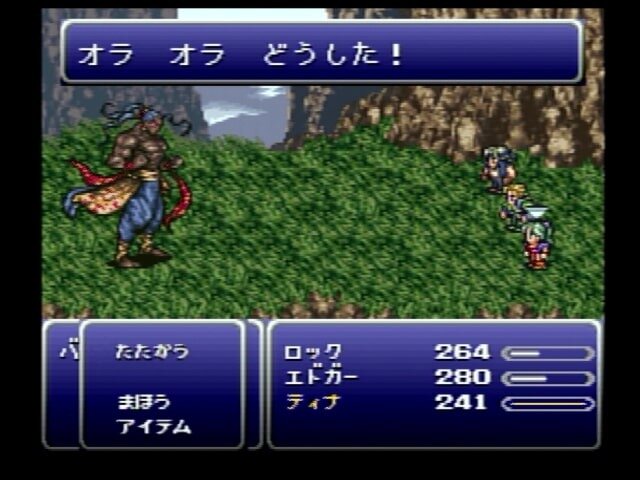Choose the まほう (Magic) command

coord(143,402)
